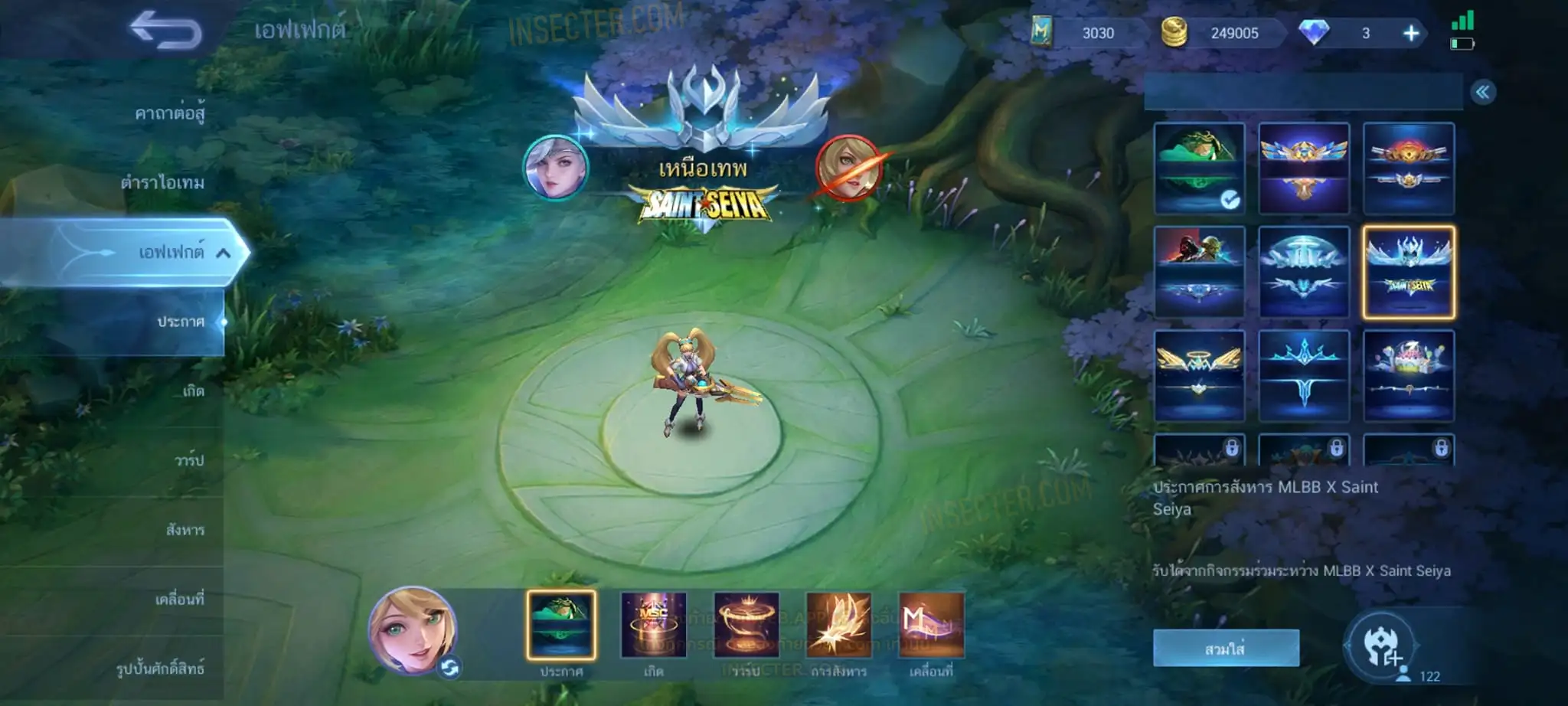Switch to the วาร์ป effect category
This screenshot has width=1568, height=706.
189,460
